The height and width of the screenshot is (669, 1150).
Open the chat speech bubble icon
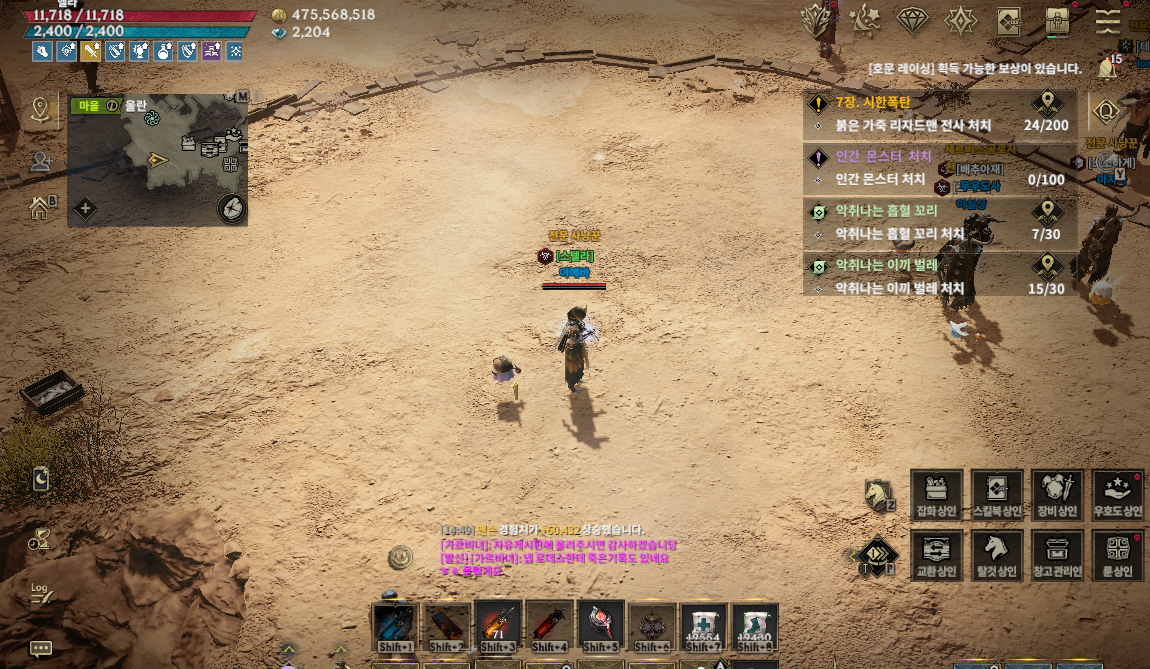coord(41,648)
